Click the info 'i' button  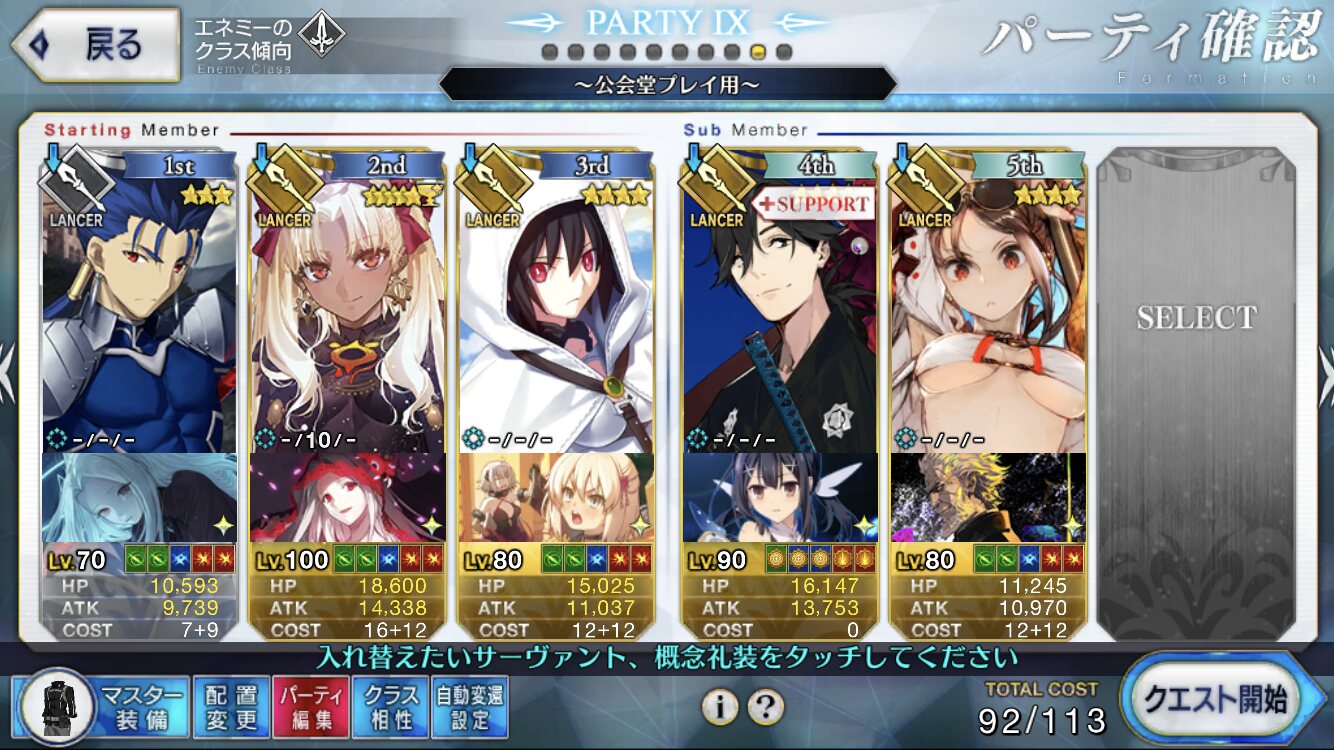pyautogui.click(x=719, y=707)
